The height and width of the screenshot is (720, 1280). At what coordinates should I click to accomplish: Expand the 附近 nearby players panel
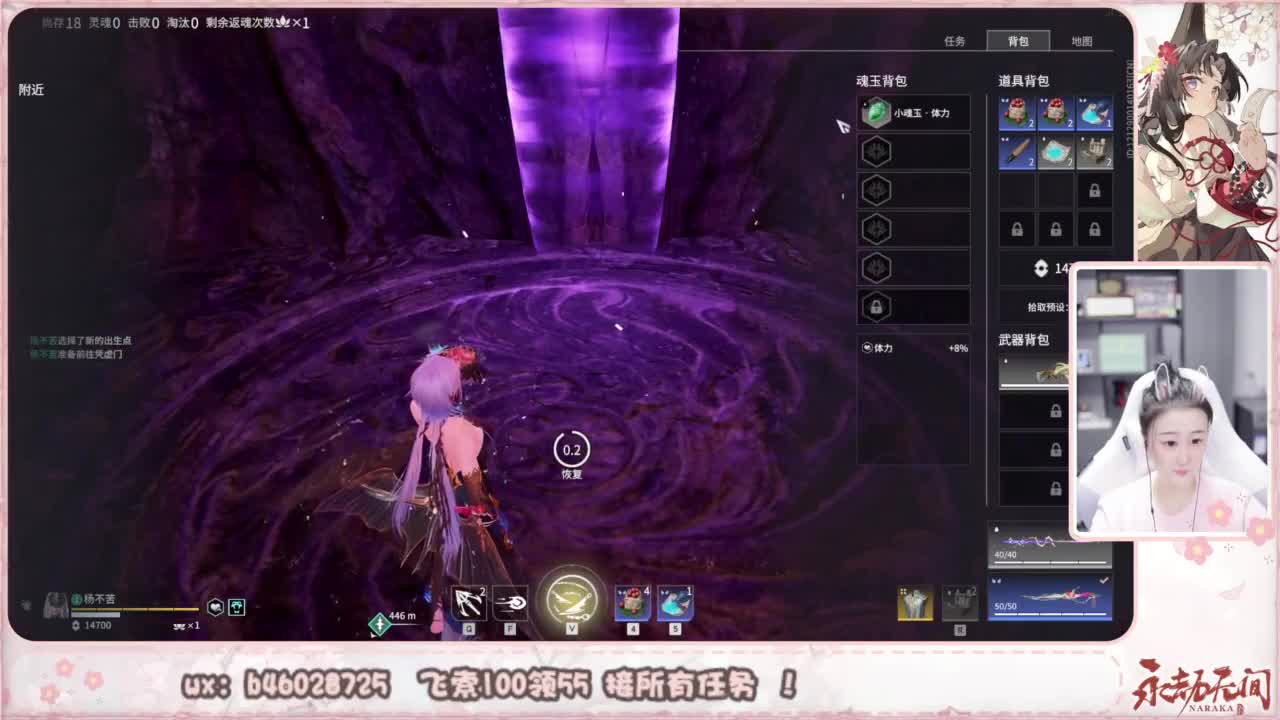tap(30, 89)
